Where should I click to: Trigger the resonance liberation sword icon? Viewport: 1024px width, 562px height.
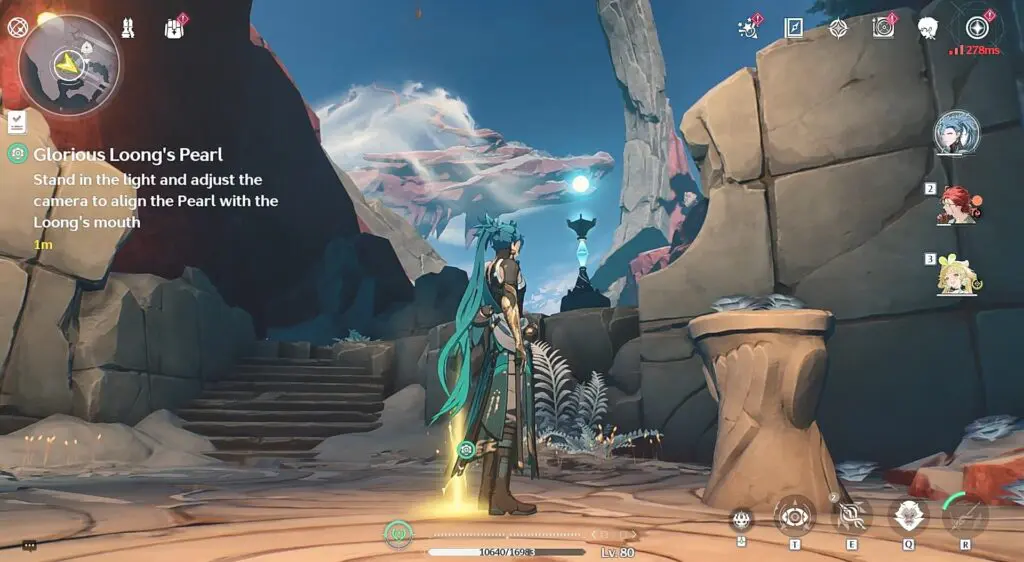(965, 516)
